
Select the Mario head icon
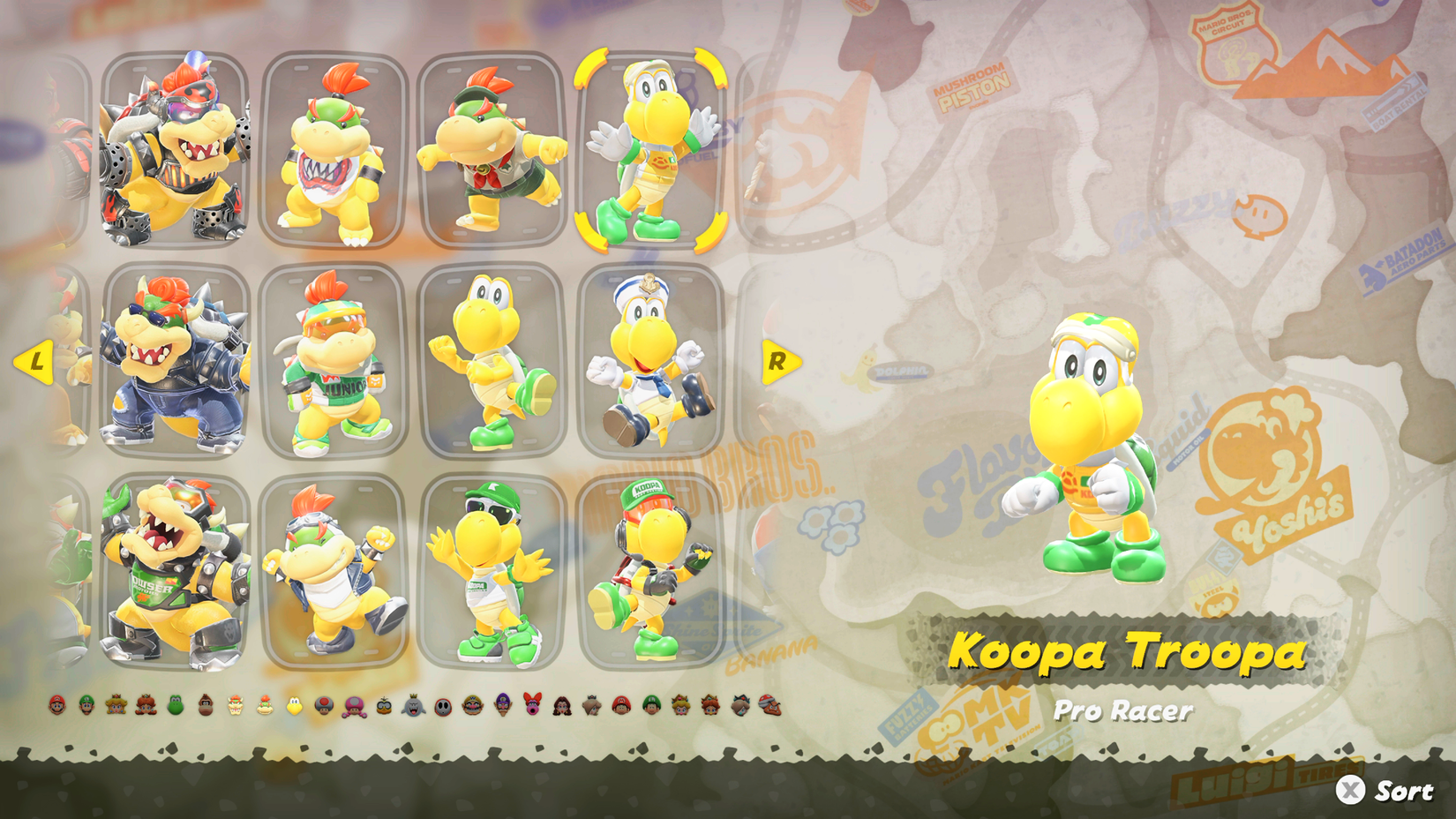tap(56, 706)
